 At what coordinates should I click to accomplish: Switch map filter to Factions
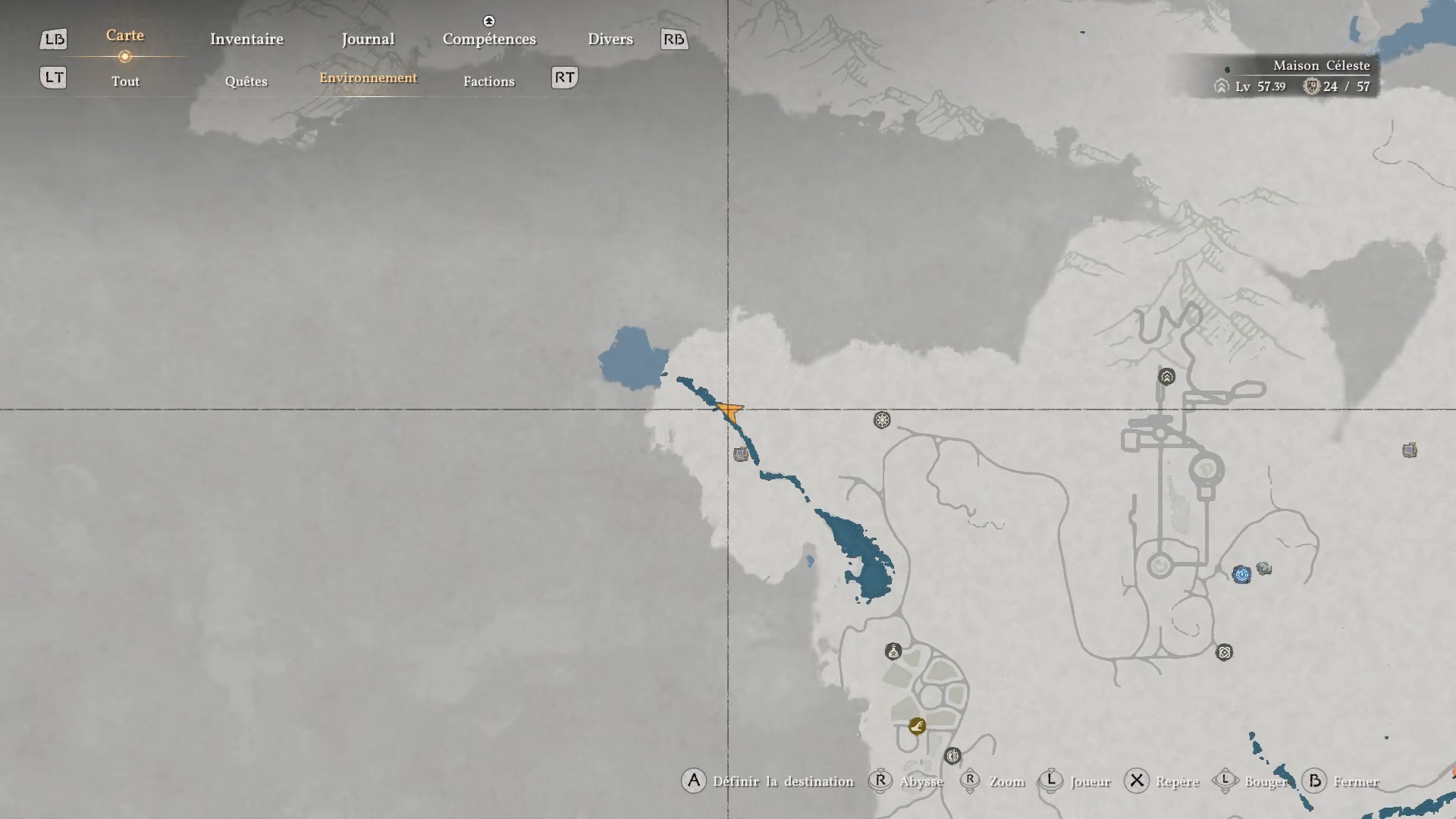pos(488,81)
